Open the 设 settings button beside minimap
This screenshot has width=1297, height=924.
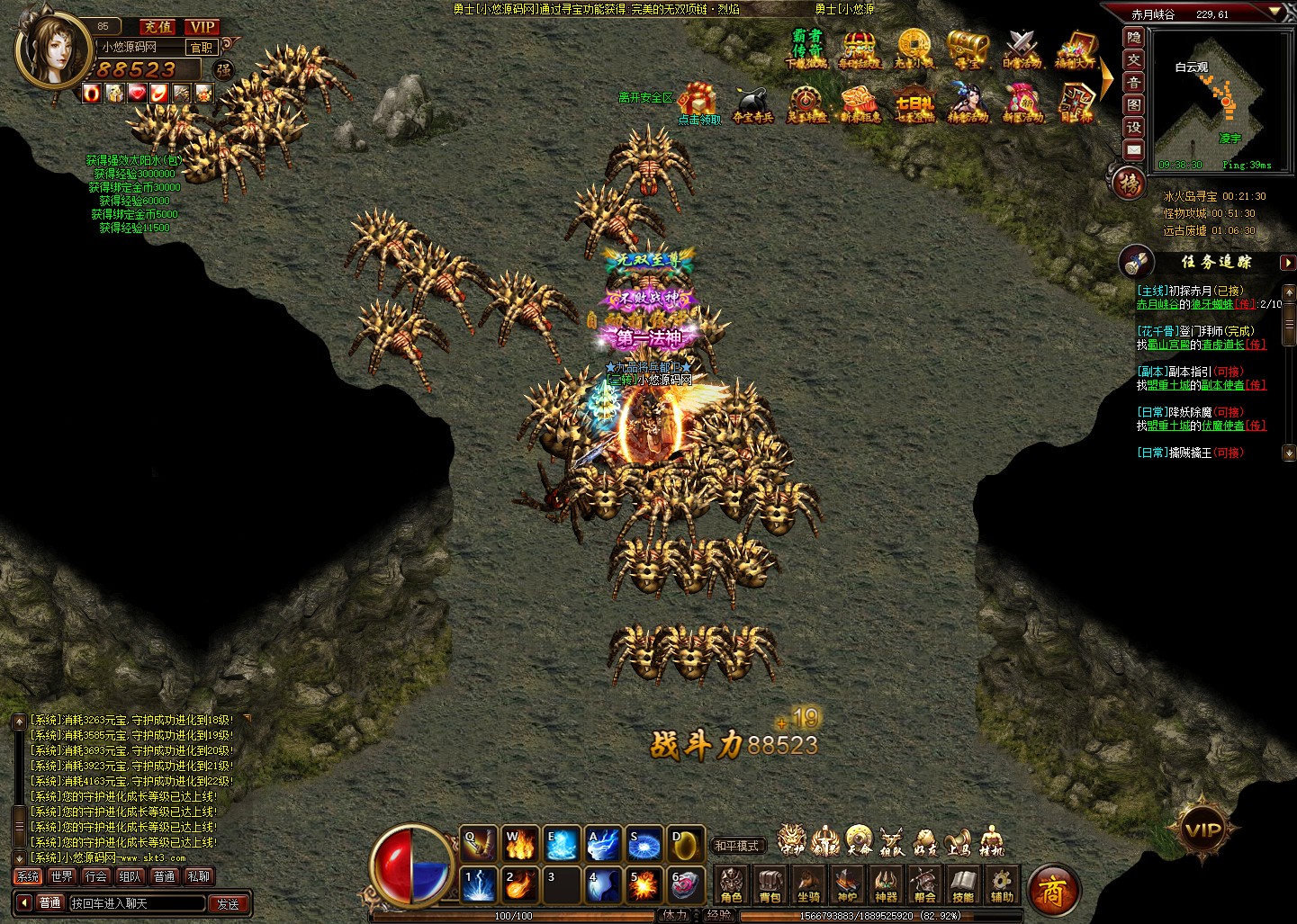(1134, 127)
